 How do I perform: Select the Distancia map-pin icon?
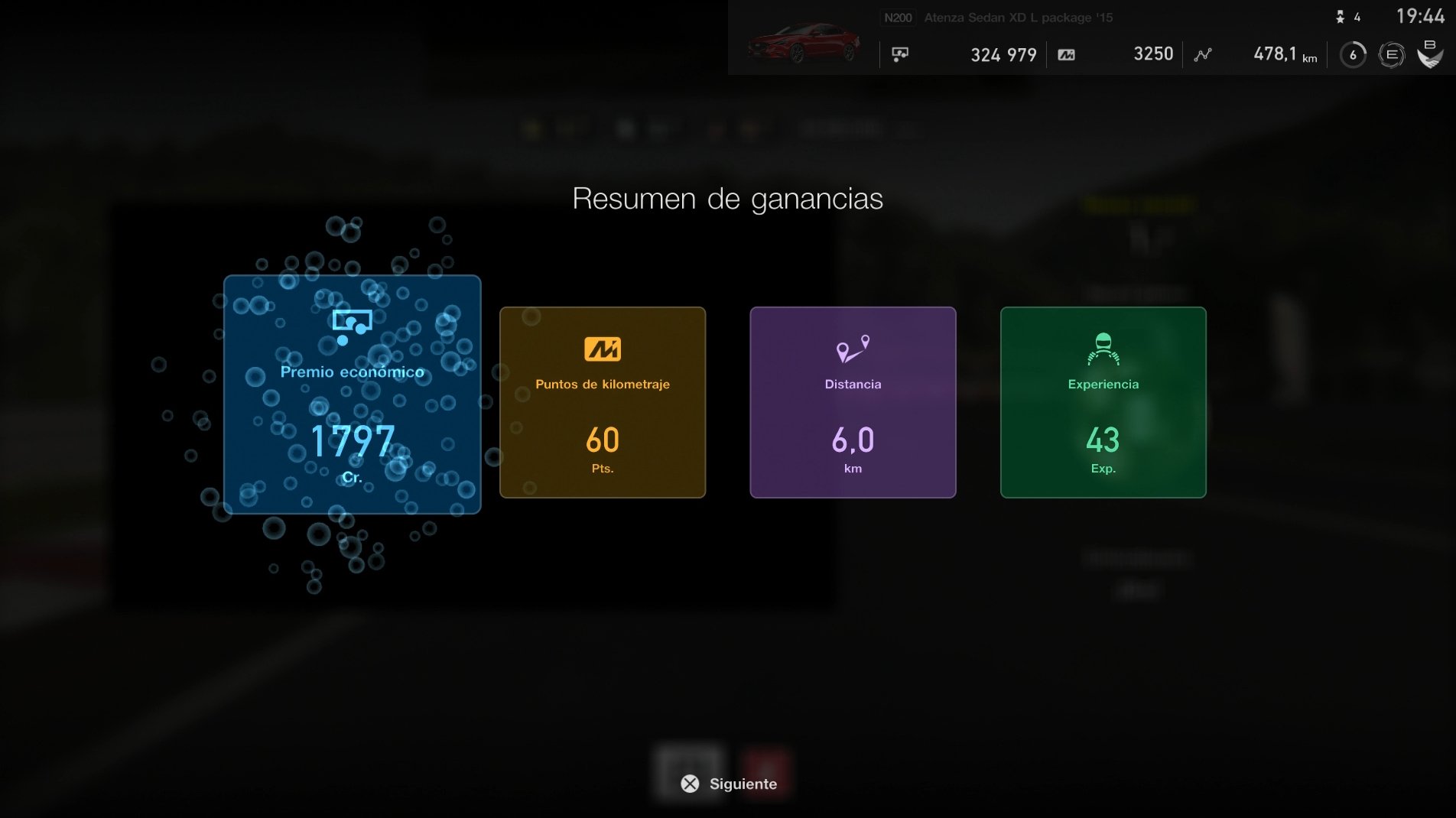pyautogui.click(x=852, y=349)
